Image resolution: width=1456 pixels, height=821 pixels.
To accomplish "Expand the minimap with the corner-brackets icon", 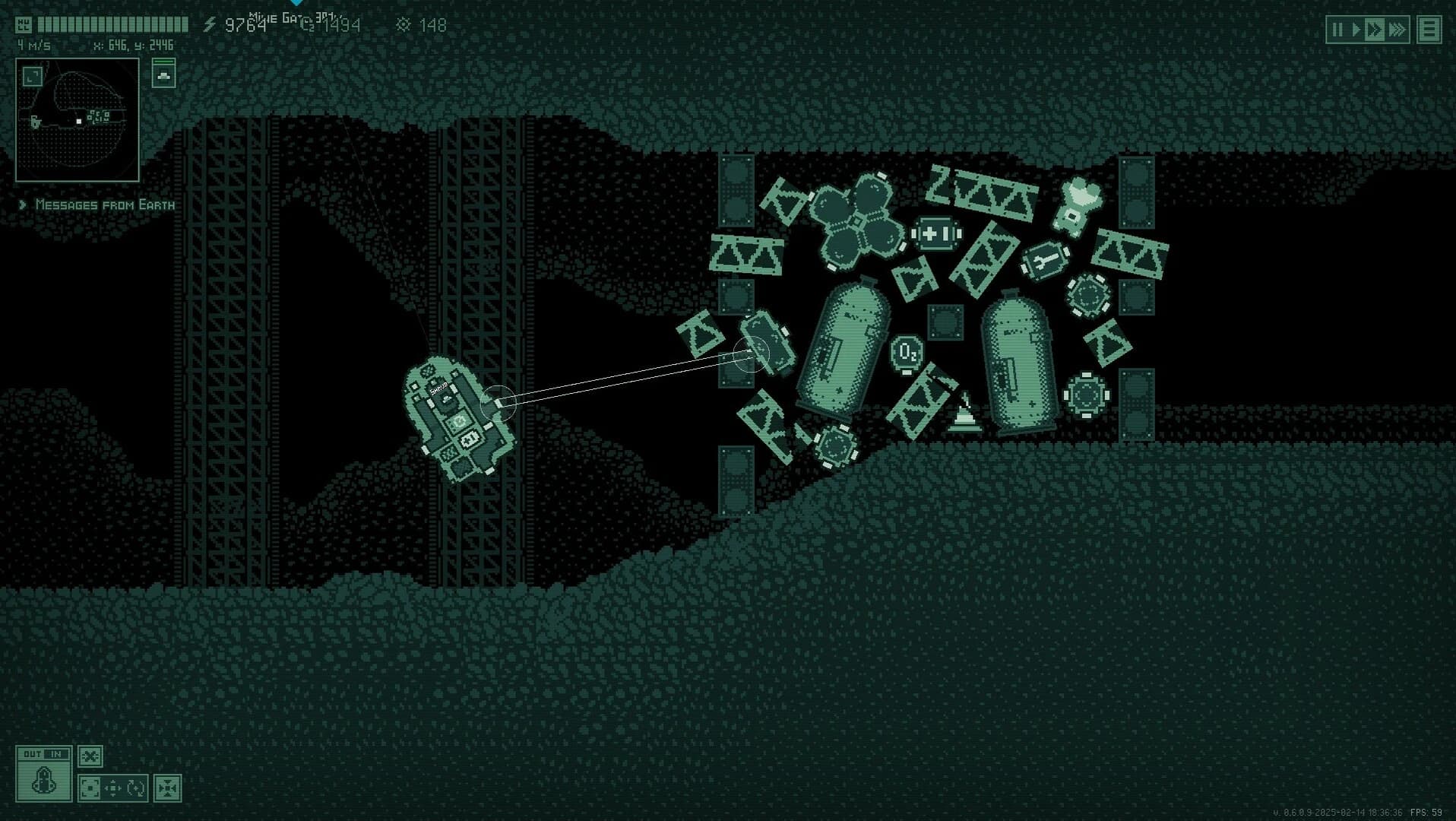I will pos(33,76).
